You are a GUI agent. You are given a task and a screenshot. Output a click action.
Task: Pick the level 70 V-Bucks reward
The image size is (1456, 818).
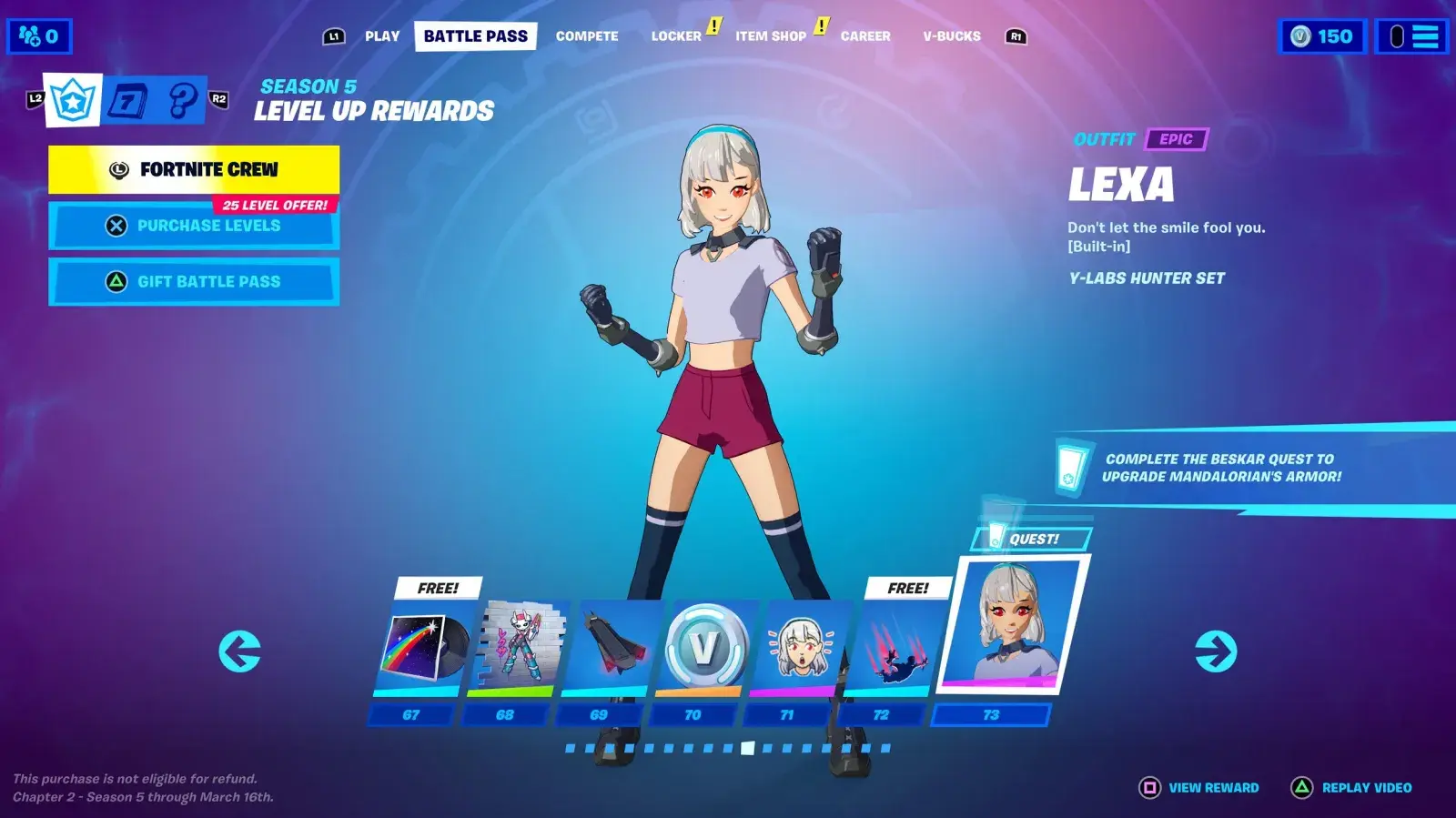(x=705, y=648)
